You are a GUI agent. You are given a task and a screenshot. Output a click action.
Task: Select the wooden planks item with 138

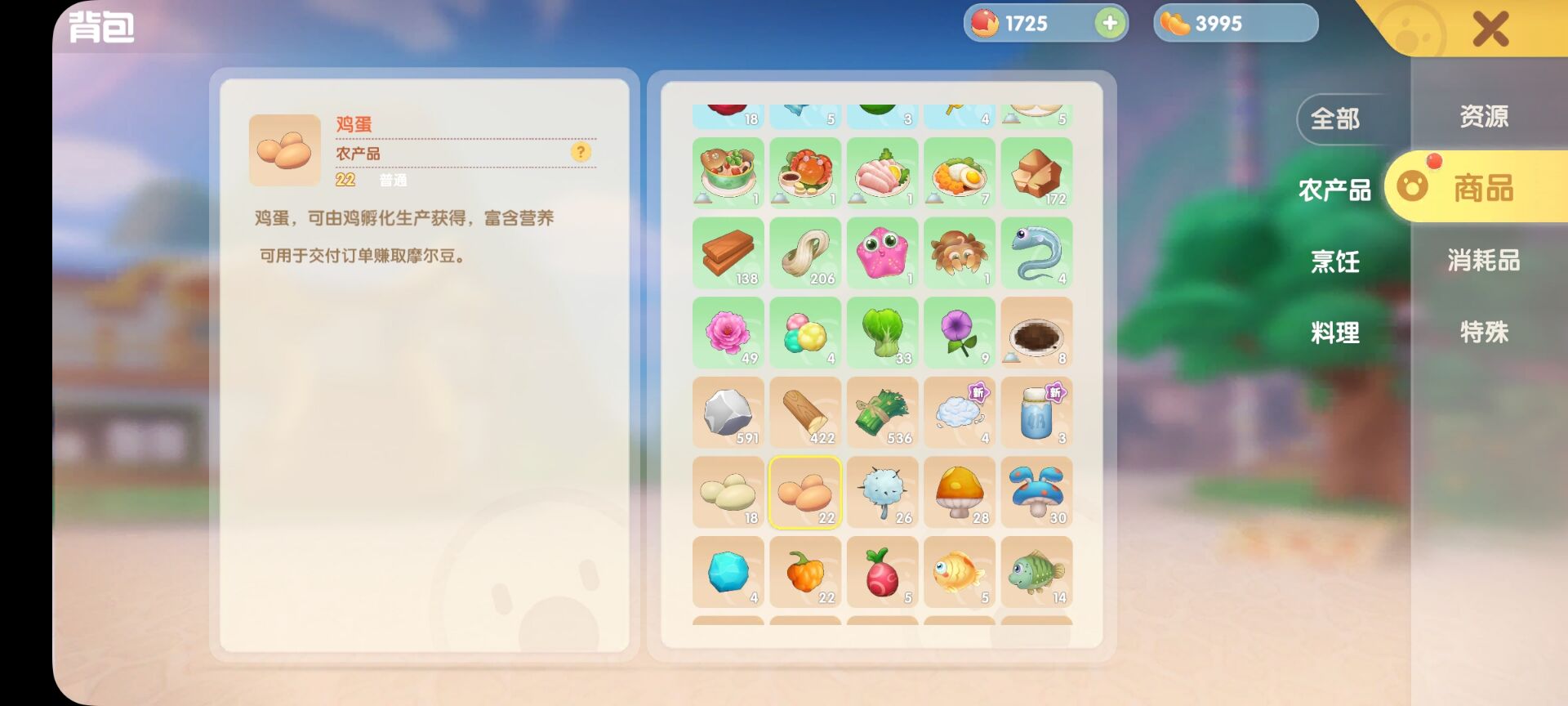coord(728,252)
